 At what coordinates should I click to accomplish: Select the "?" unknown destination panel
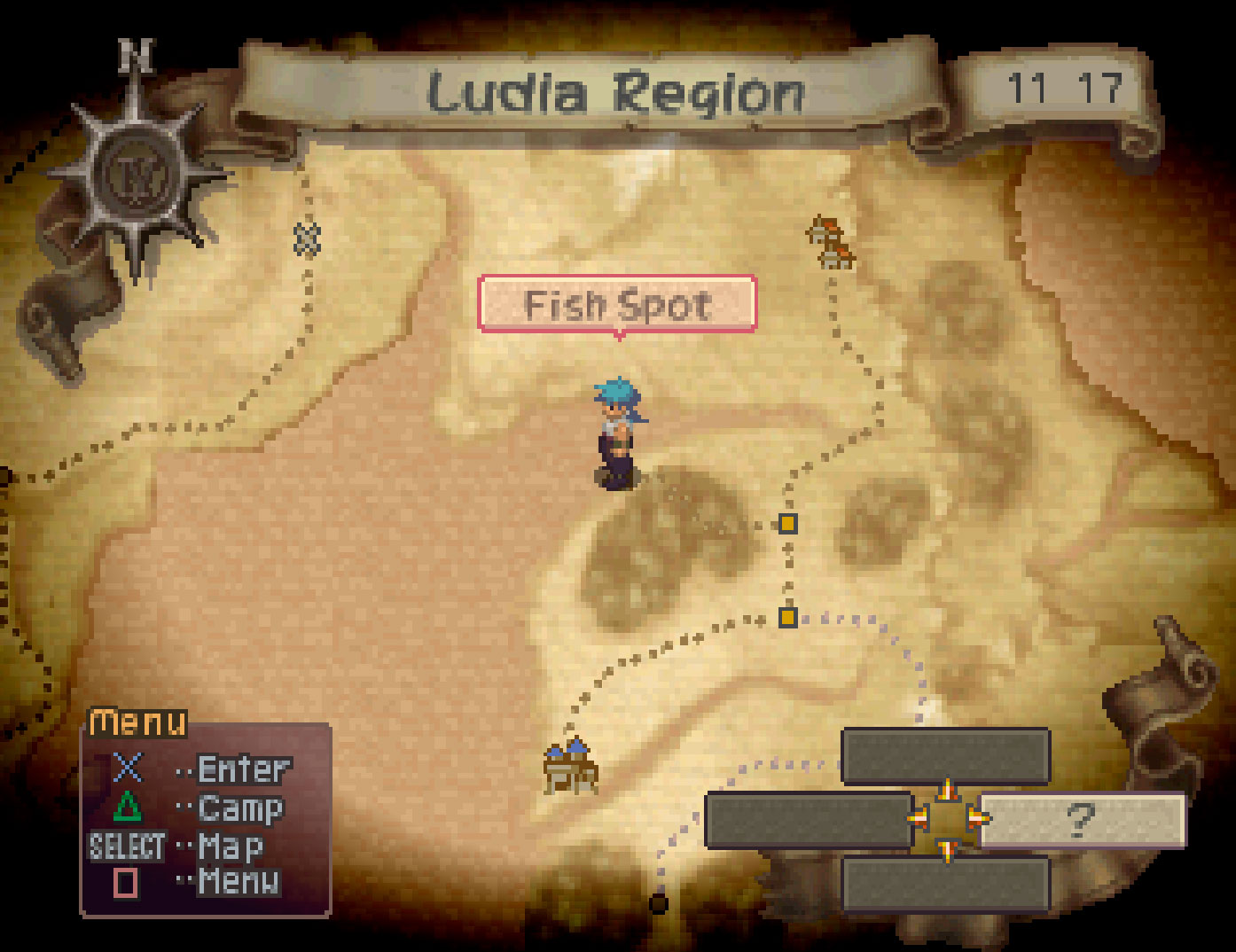(1082, 820)
